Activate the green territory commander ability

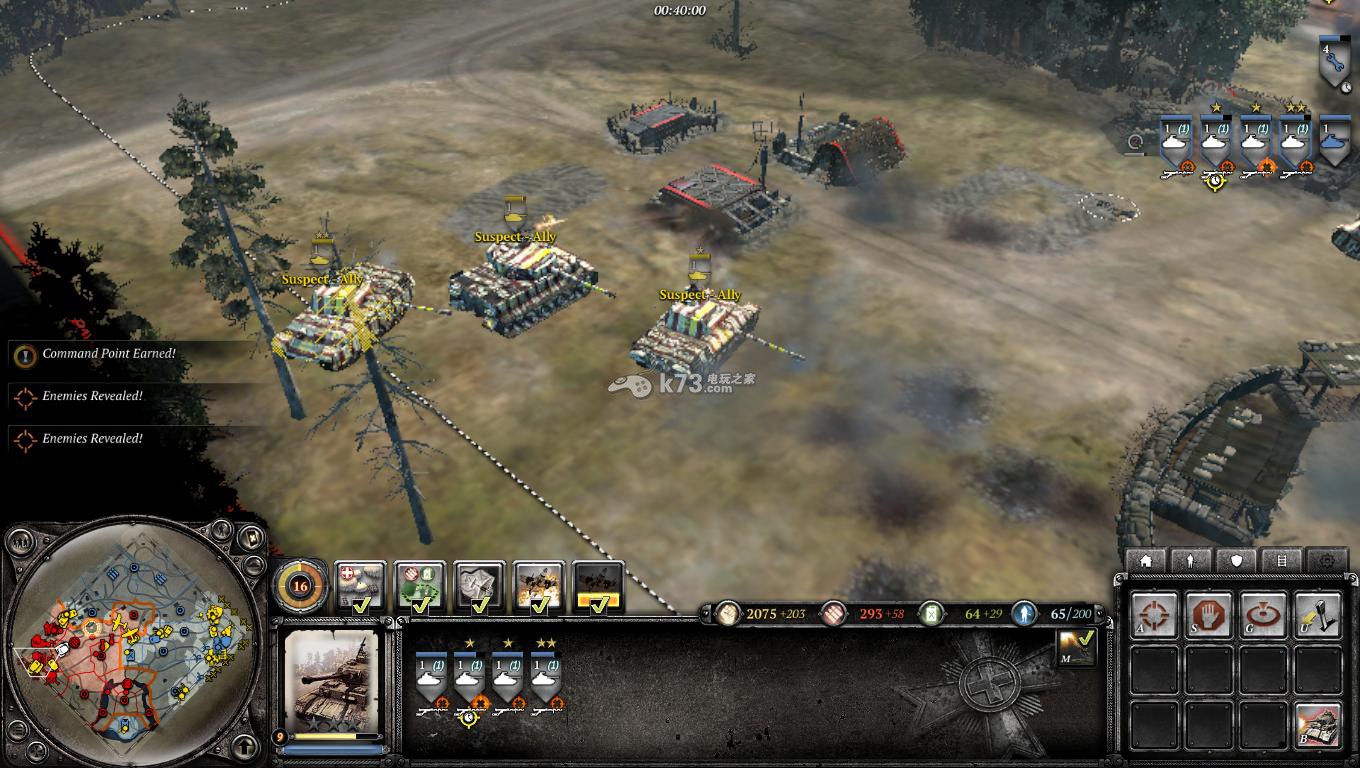[420, 586]
